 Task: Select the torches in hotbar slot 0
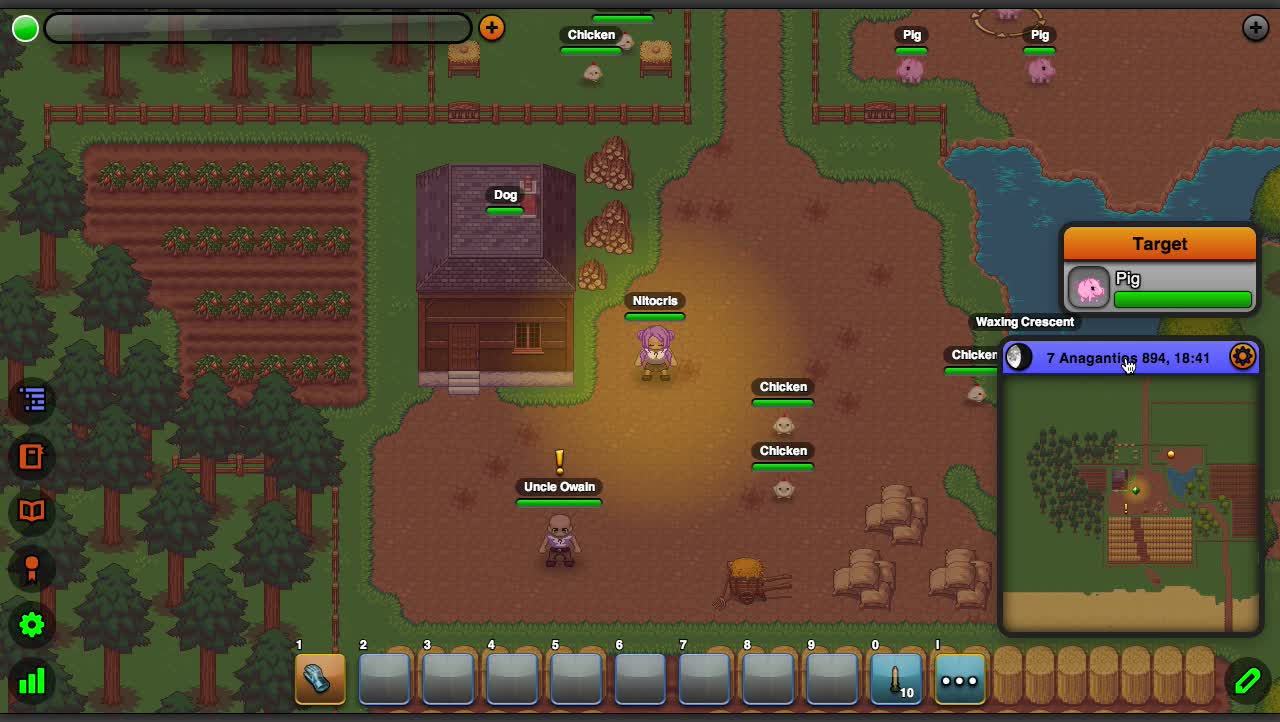[896, 678]
